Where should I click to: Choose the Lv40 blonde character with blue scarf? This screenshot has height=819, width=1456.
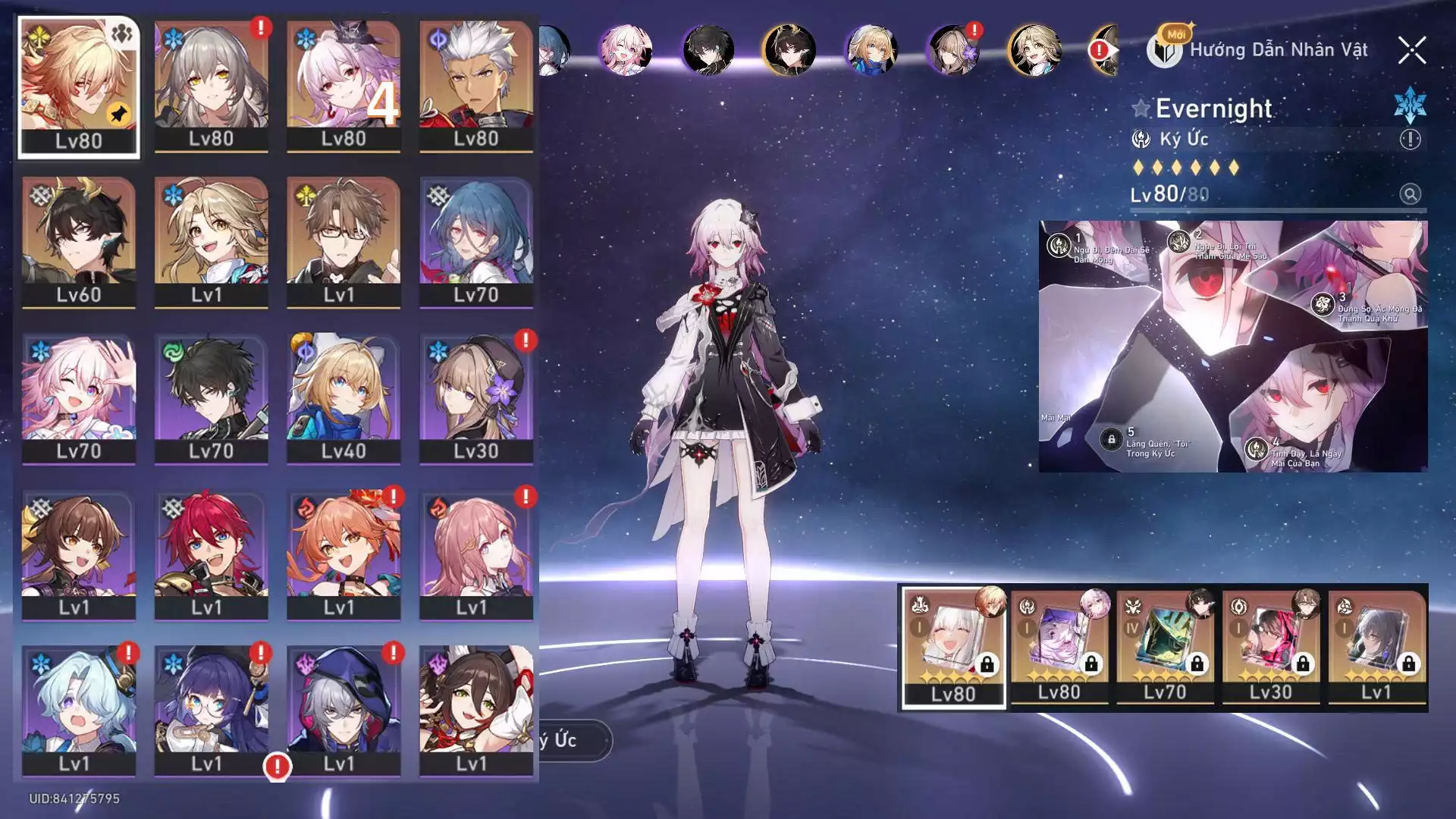(x=344, y=398)
